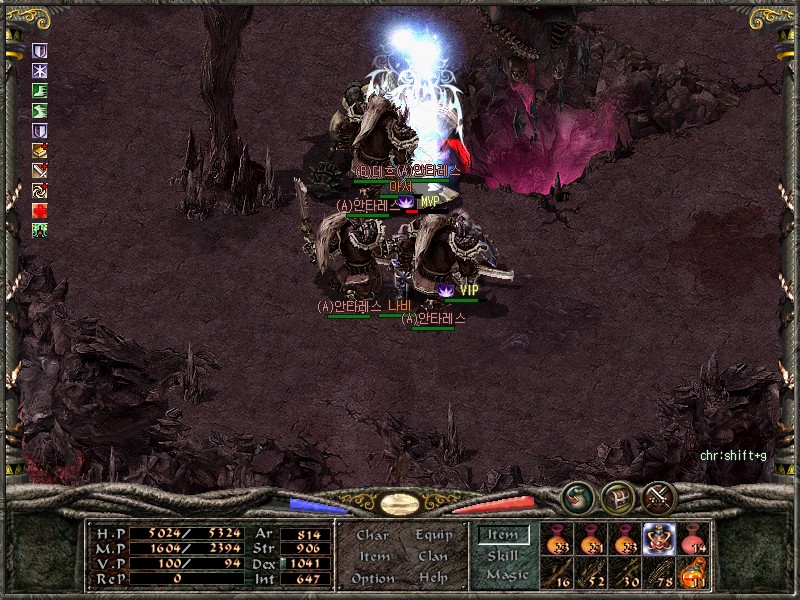The image size is (800, 600).
Task: Open the Clan menu
Action: click(x=434, y=556)
